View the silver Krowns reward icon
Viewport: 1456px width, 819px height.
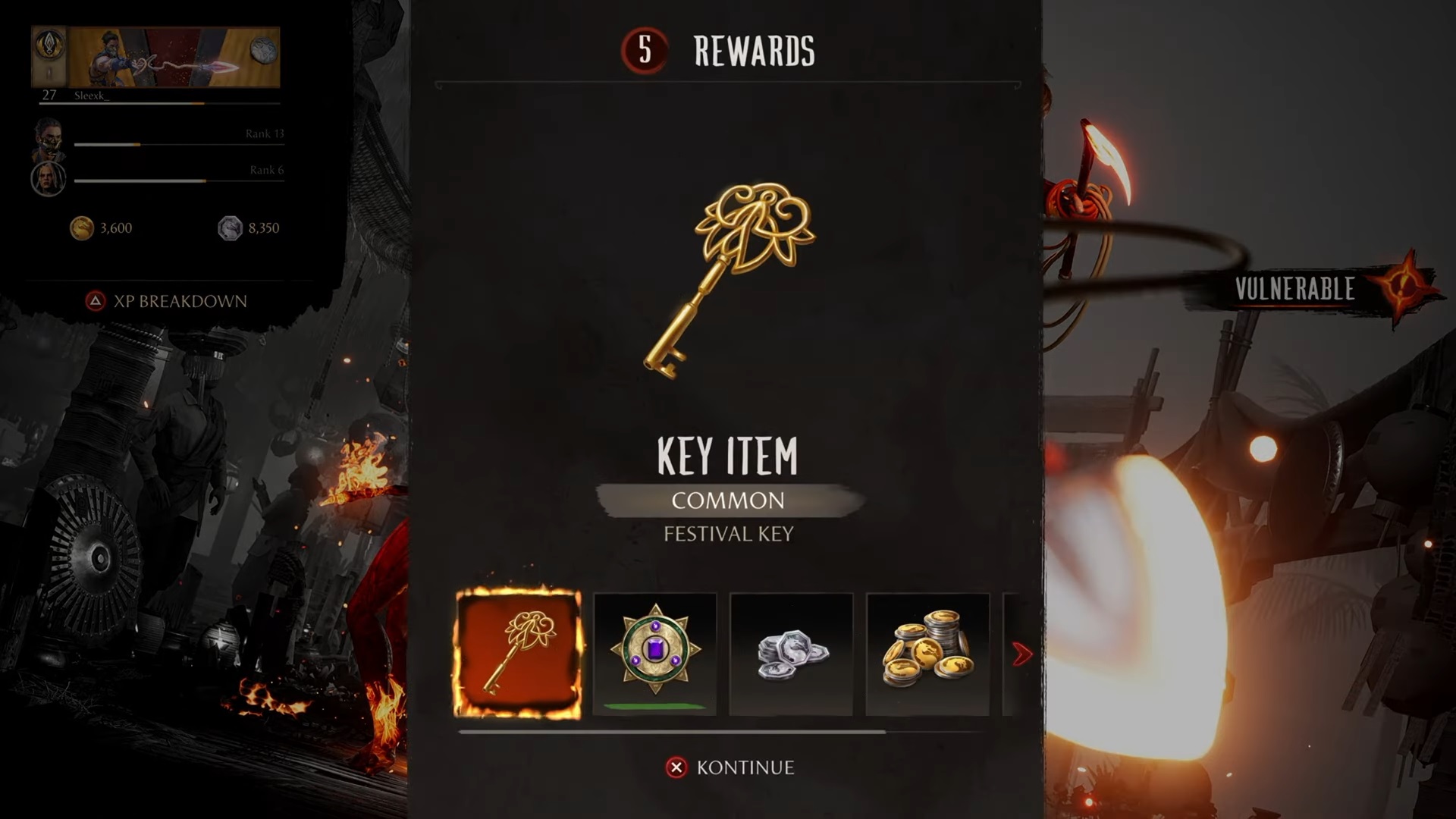791,653
